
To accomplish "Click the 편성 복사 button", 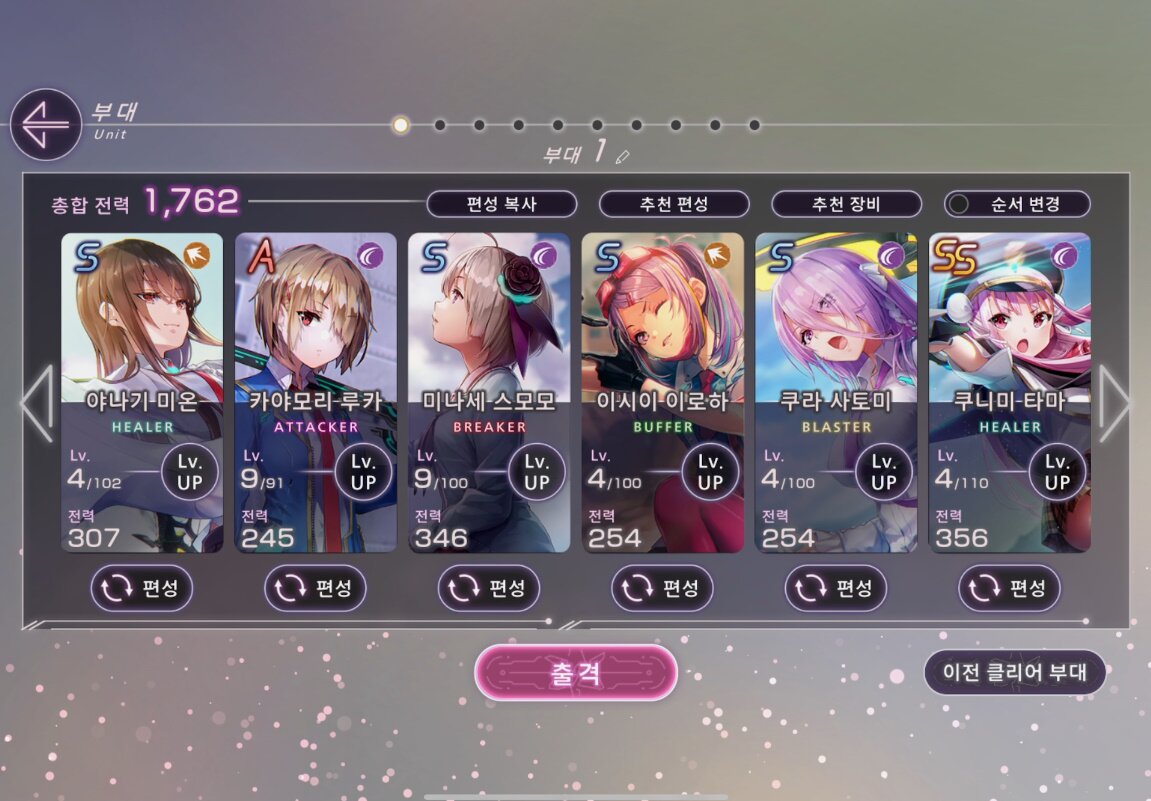I will tap(502, 204).
